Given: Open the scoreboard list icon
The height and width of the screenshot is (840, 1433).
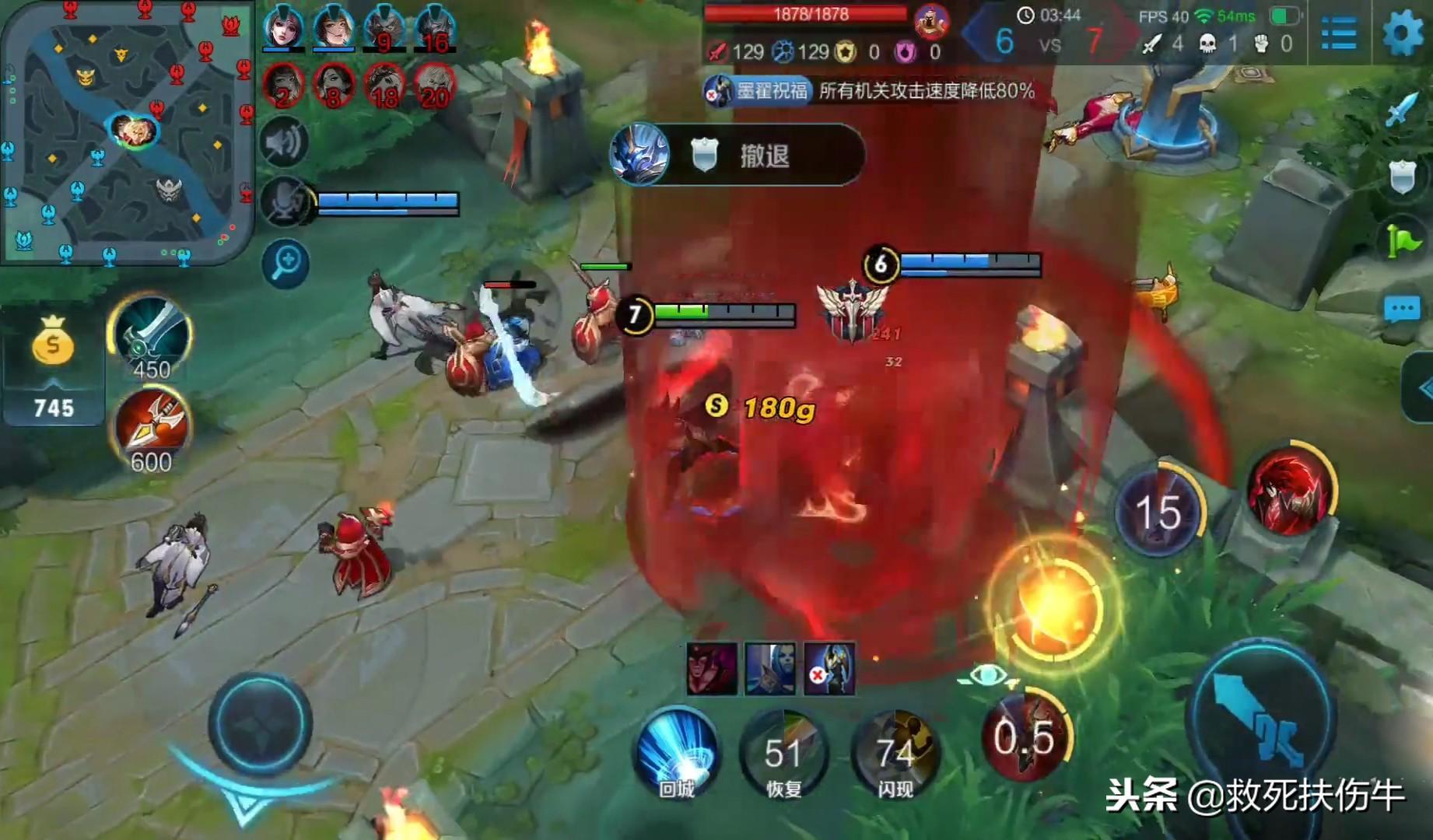Looking at the screenshot, I should 1339,33.
